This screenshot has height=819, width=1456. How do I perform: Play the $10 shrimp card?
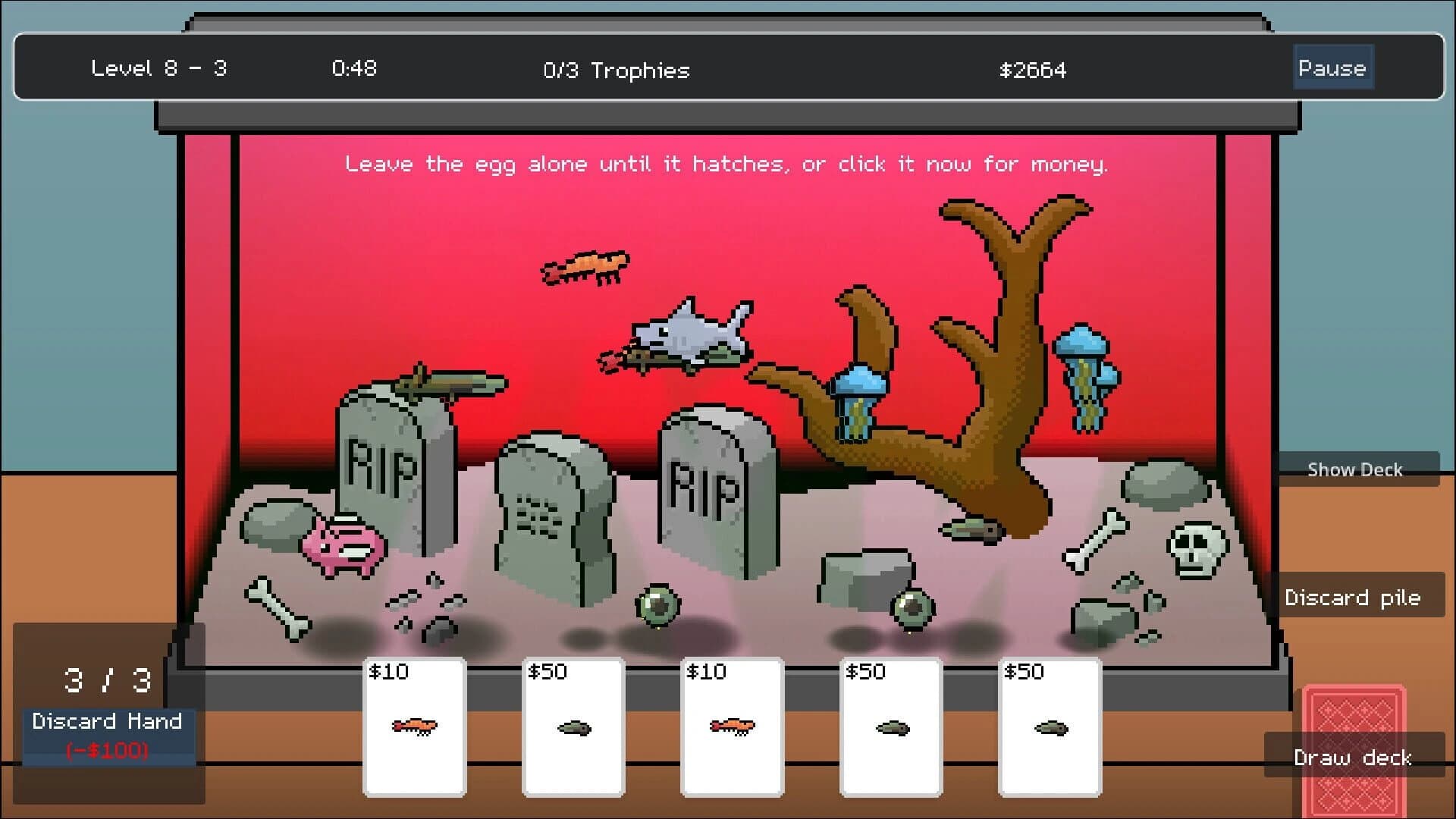[413, 724]
